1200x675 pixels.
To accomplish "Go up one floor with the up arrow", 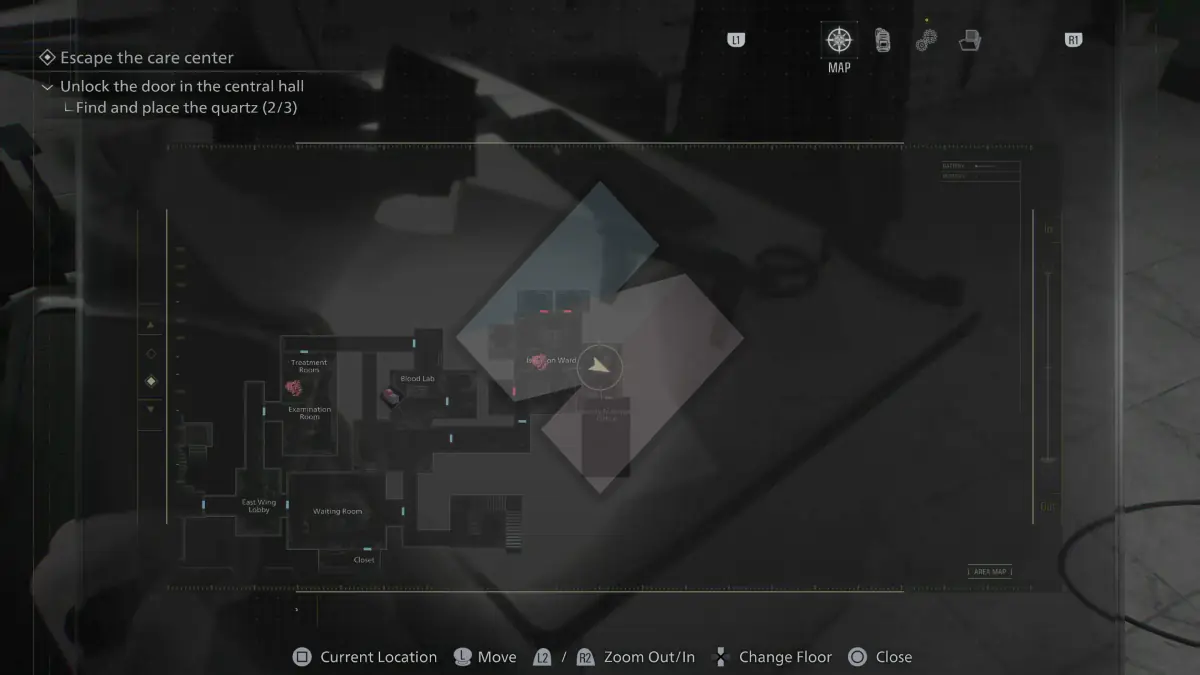I will point(151,325).
